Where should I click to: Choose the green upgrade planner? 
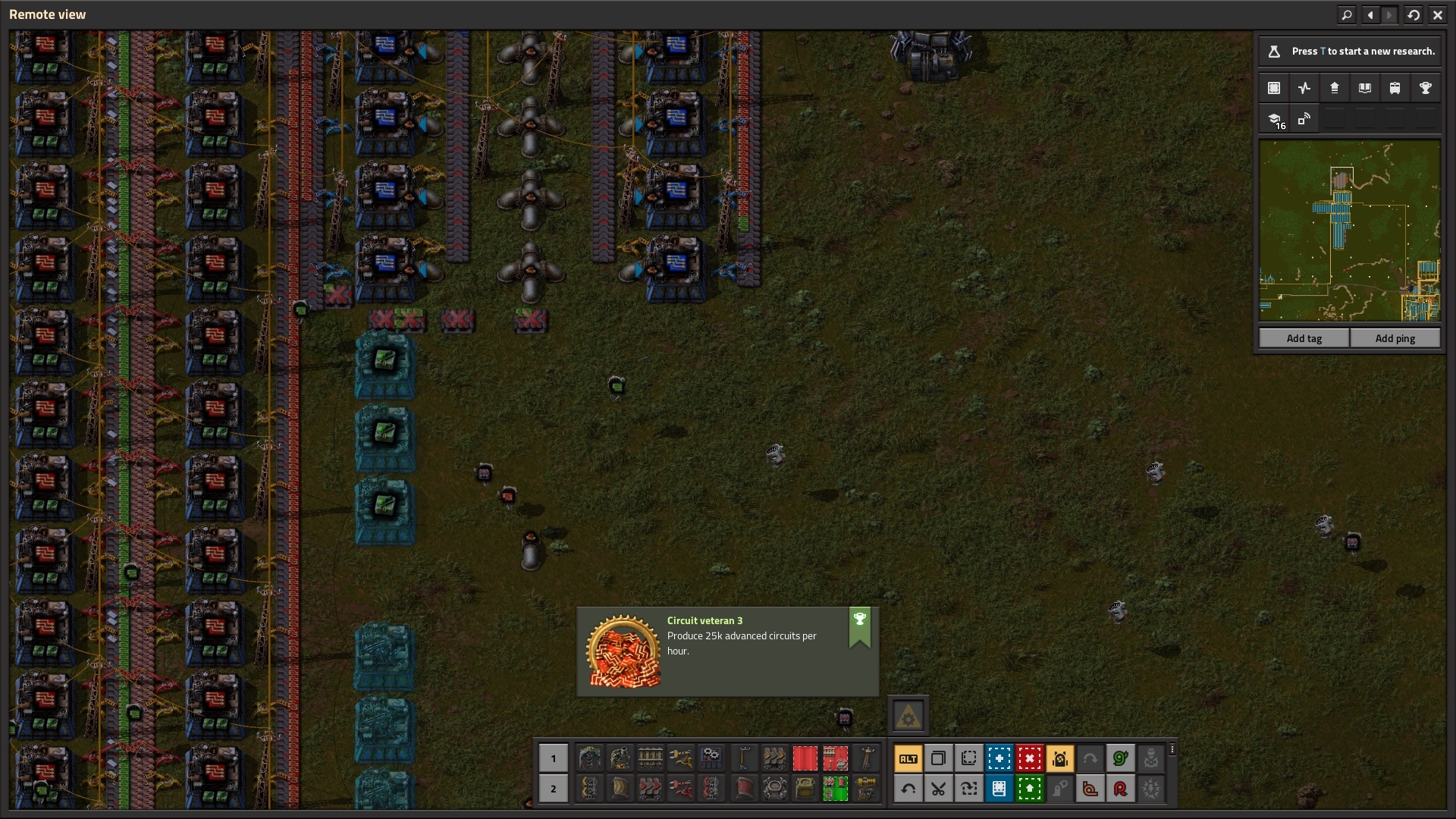1029,789
